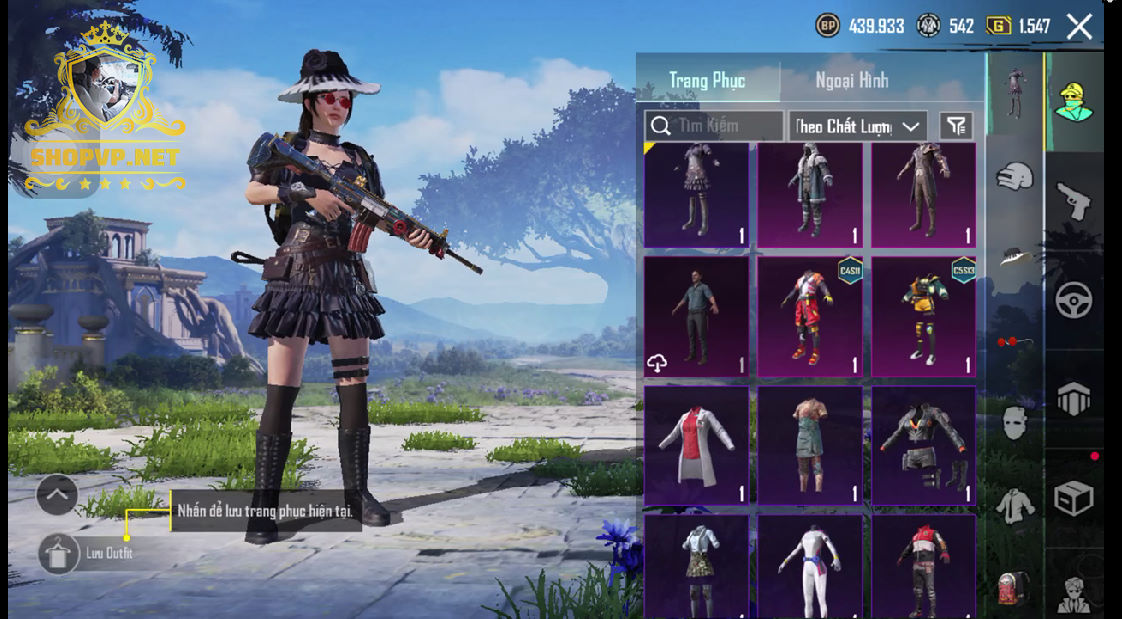Image resolution: width=1122 pixels, height=619 pixels.
Task: Open the crate box section
Action: (x=1073, y=497)
